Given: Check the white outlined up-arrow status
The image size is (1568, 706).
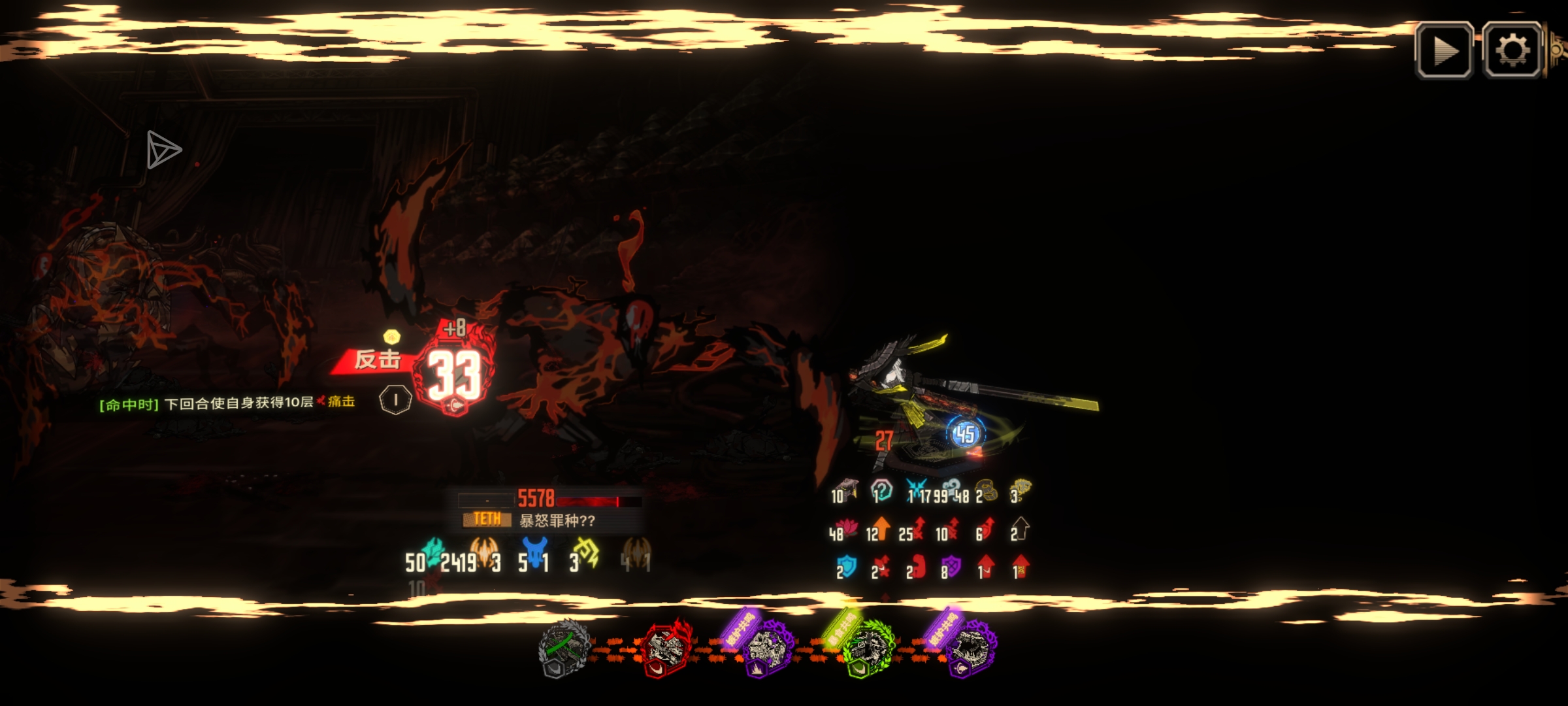Looking at the screenshot, I should [x=1021, y=528].
